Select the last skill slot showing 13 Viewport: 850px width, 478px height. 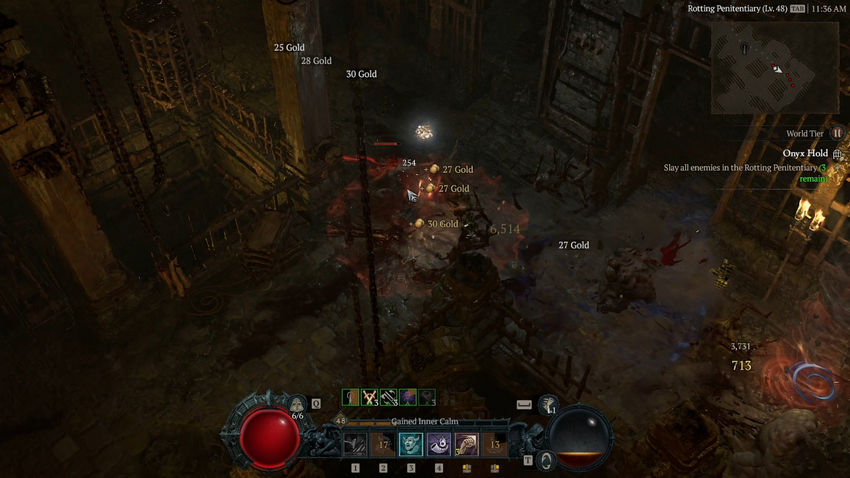point(495,444)
